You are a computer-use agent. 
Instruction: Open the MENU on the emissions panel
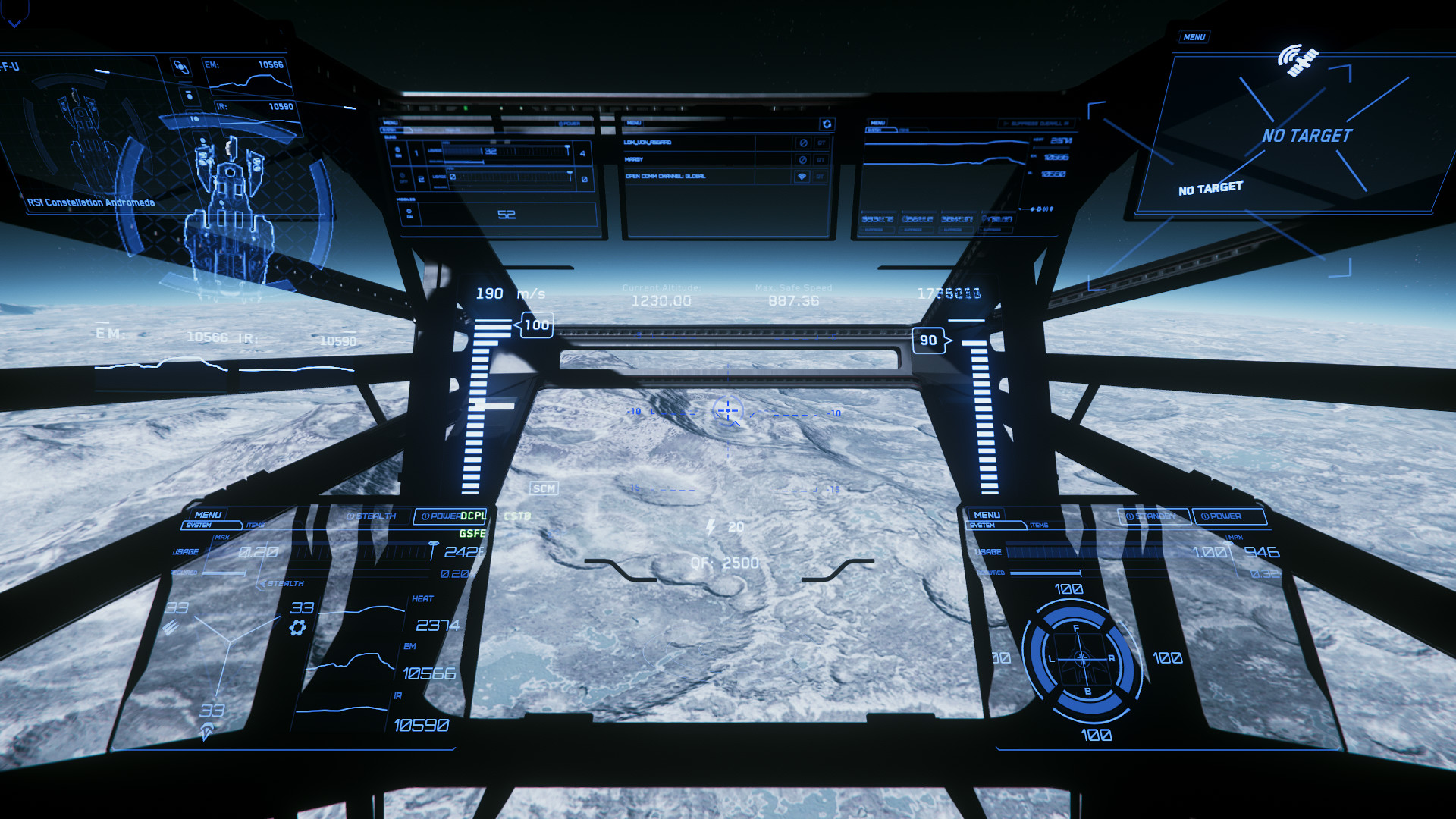[x=877, y=123]
